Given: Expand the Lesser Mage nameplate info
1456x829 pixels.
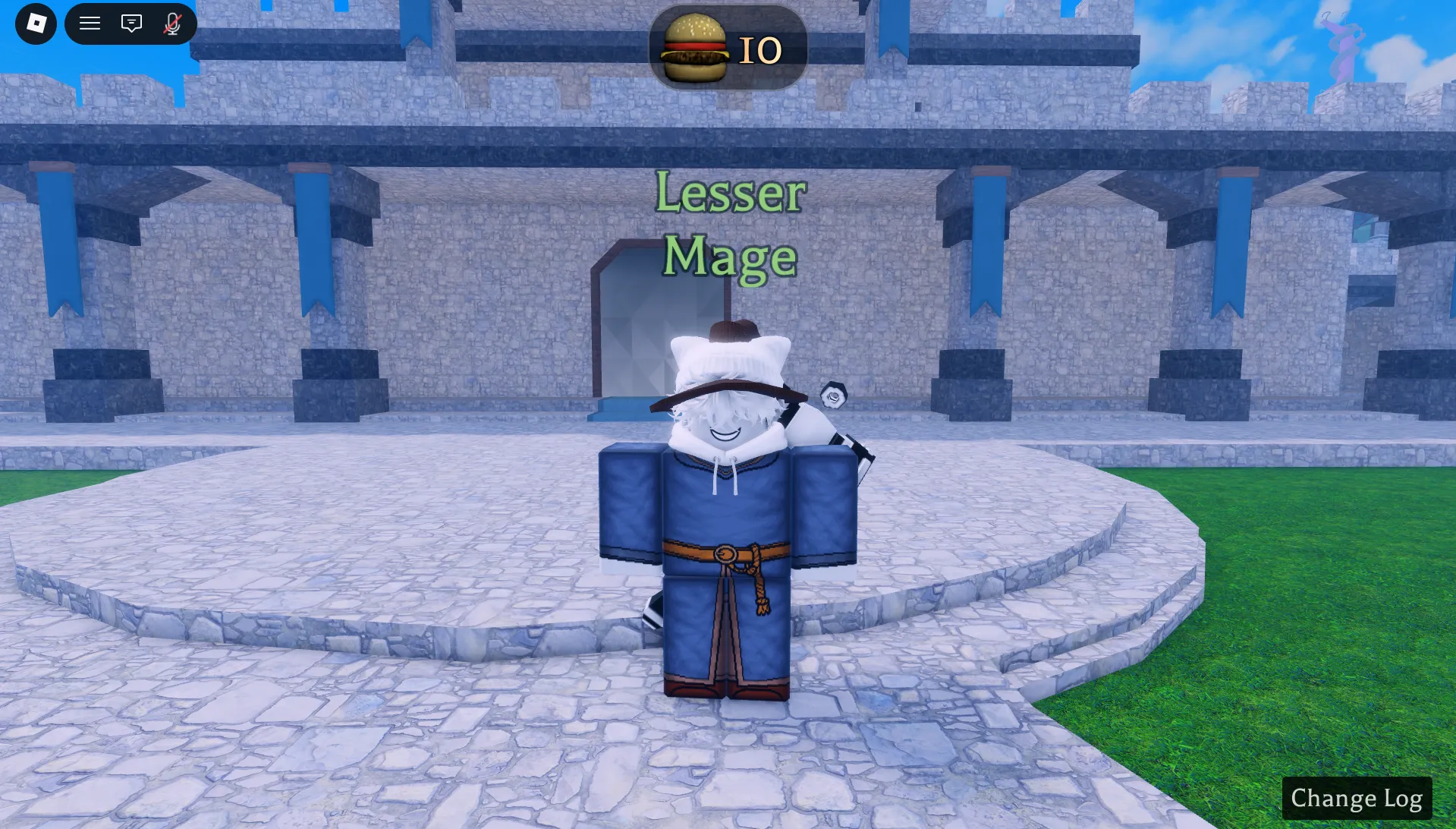Looking at the screenshot, I should tap(728, 224).
